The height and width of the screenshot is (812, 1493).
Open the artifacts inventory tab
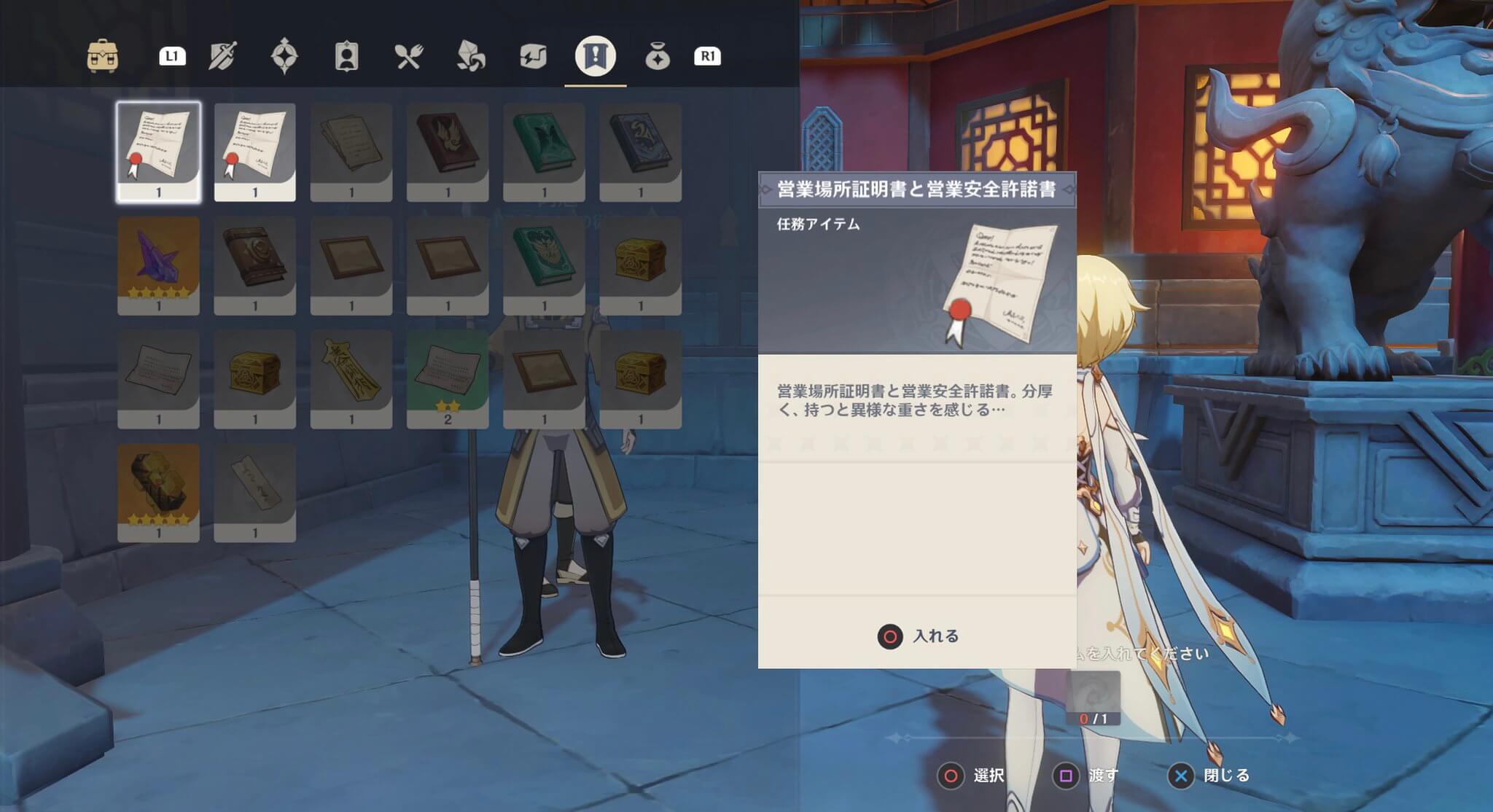pos(286,55)
